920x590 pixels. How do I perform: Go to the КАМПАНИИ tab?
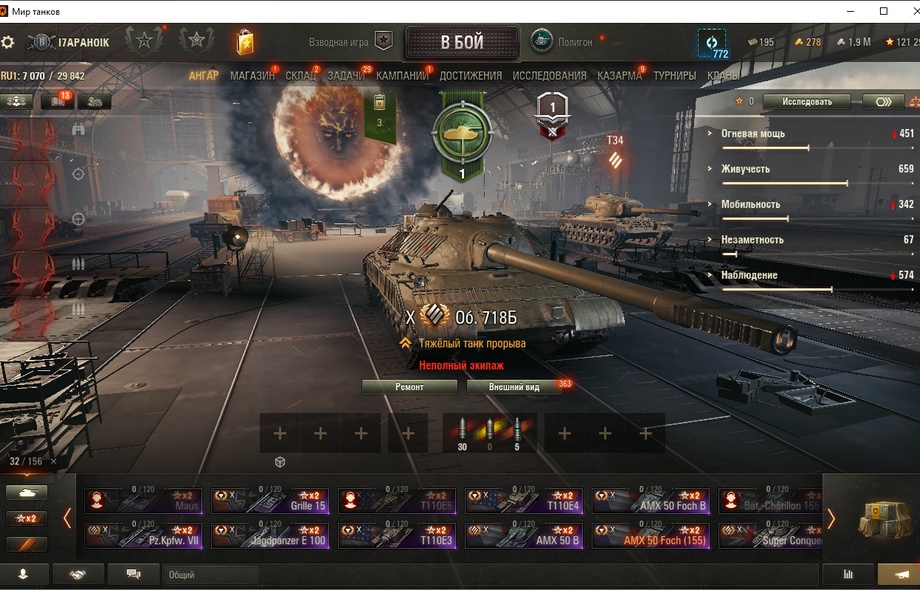(x=402, y=76)
